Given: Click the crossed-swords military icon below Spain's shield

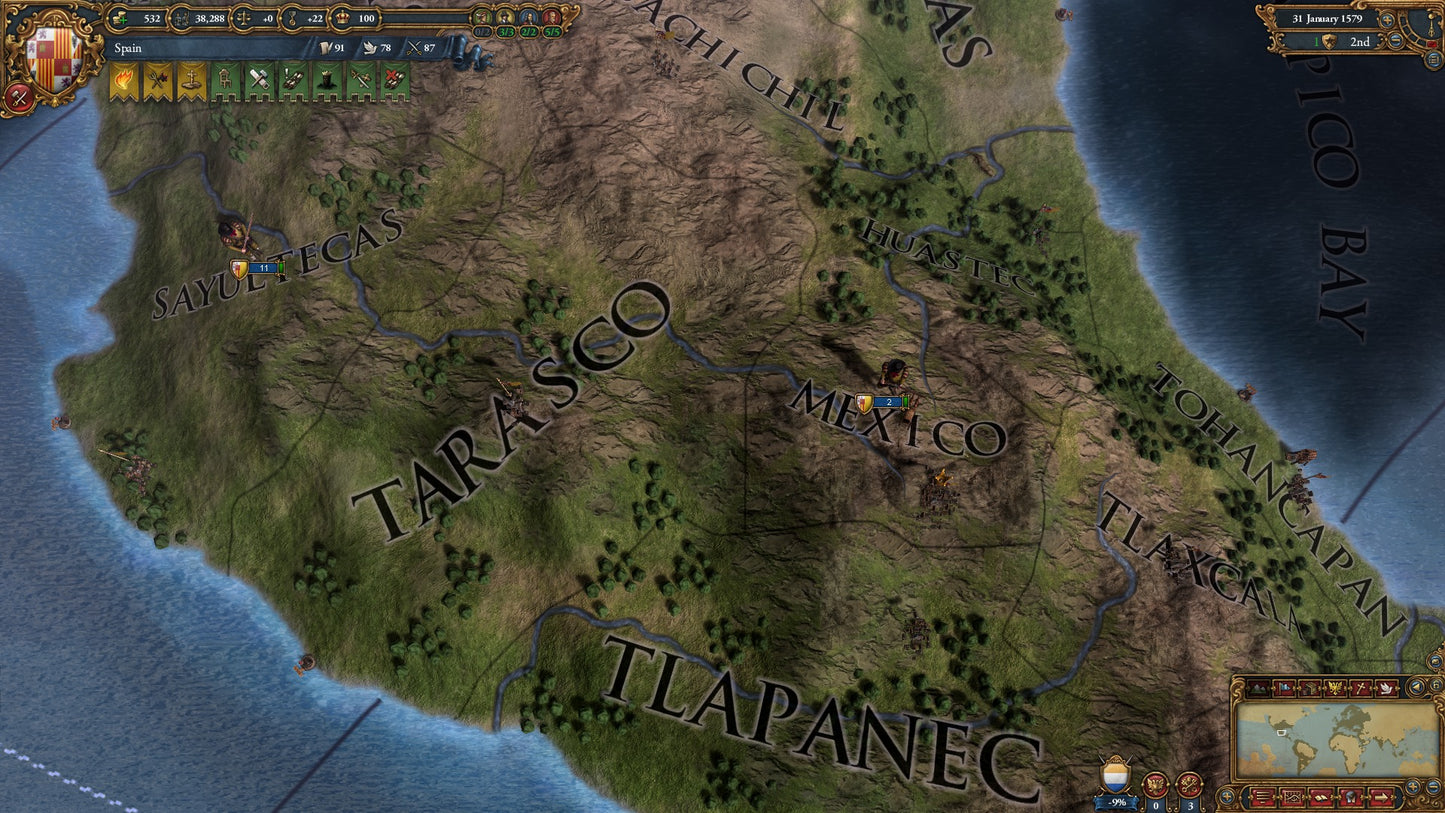Looking at the screenshot, I should [17, 95].
